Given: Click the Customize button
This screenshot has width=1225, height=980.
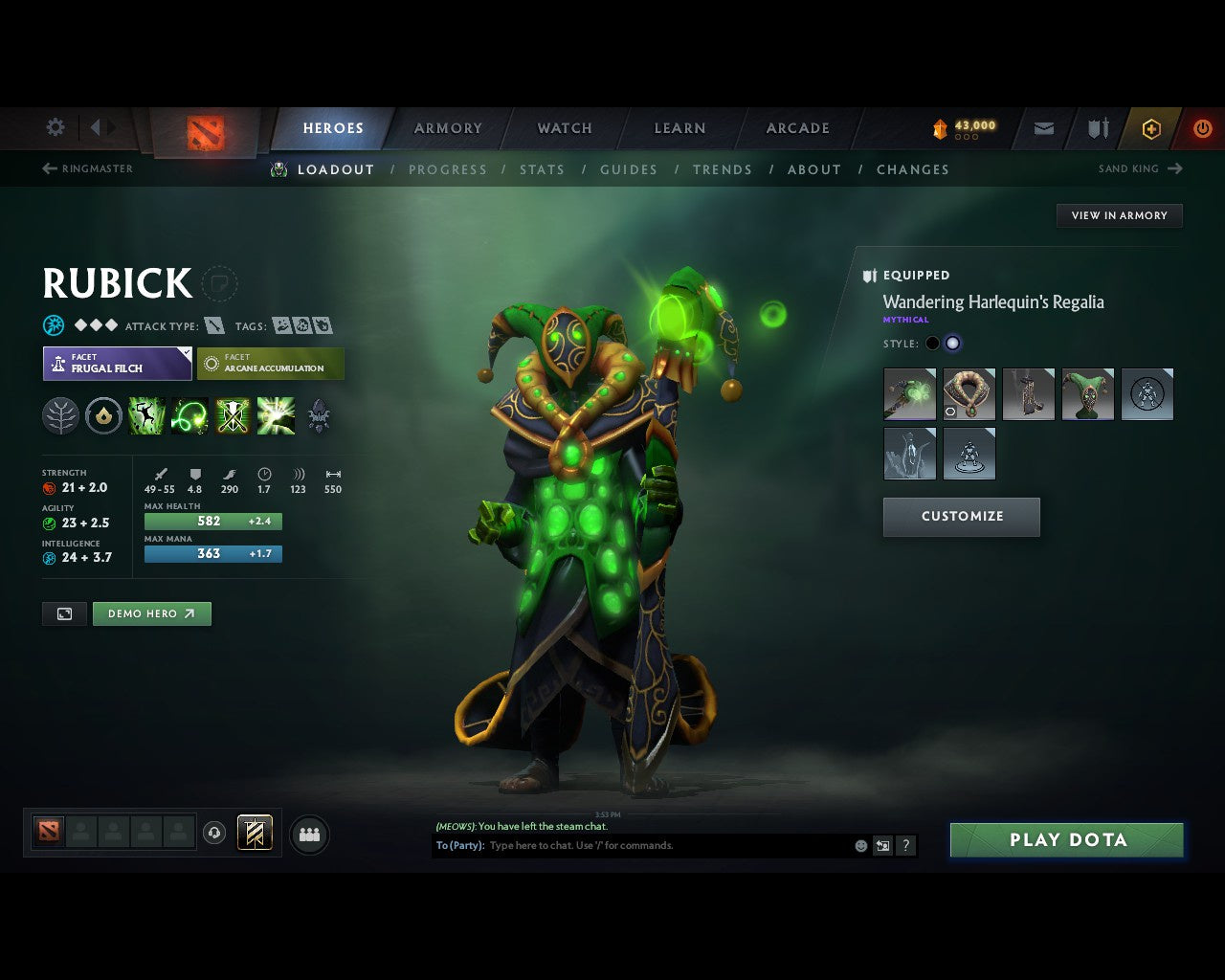Looking at the screenshot, I should pos(962,517).
